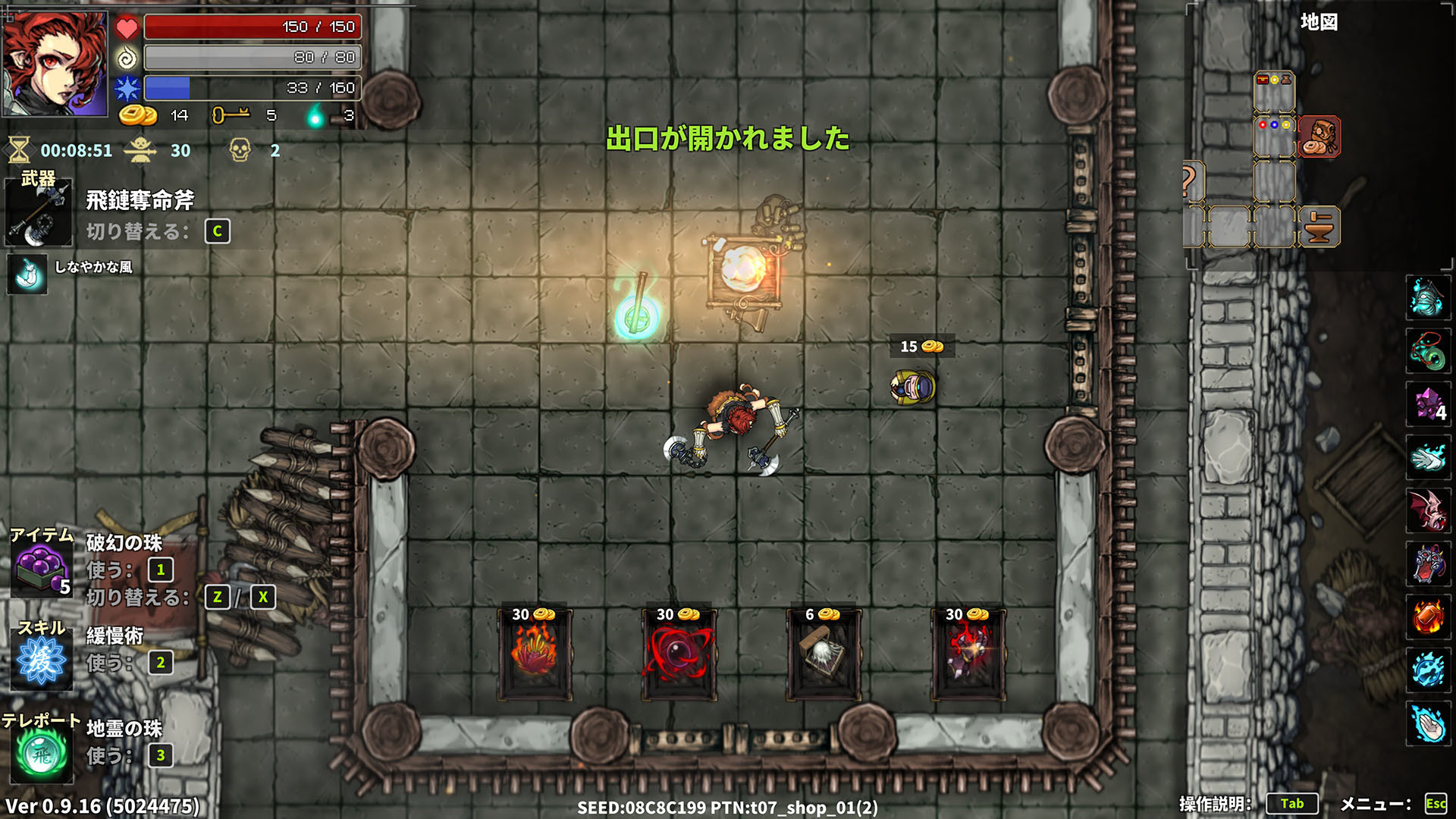The image size is (1456, 819).
Task: Buy the 6-coin scroll in the shop
Action: (x=823, y=652)
